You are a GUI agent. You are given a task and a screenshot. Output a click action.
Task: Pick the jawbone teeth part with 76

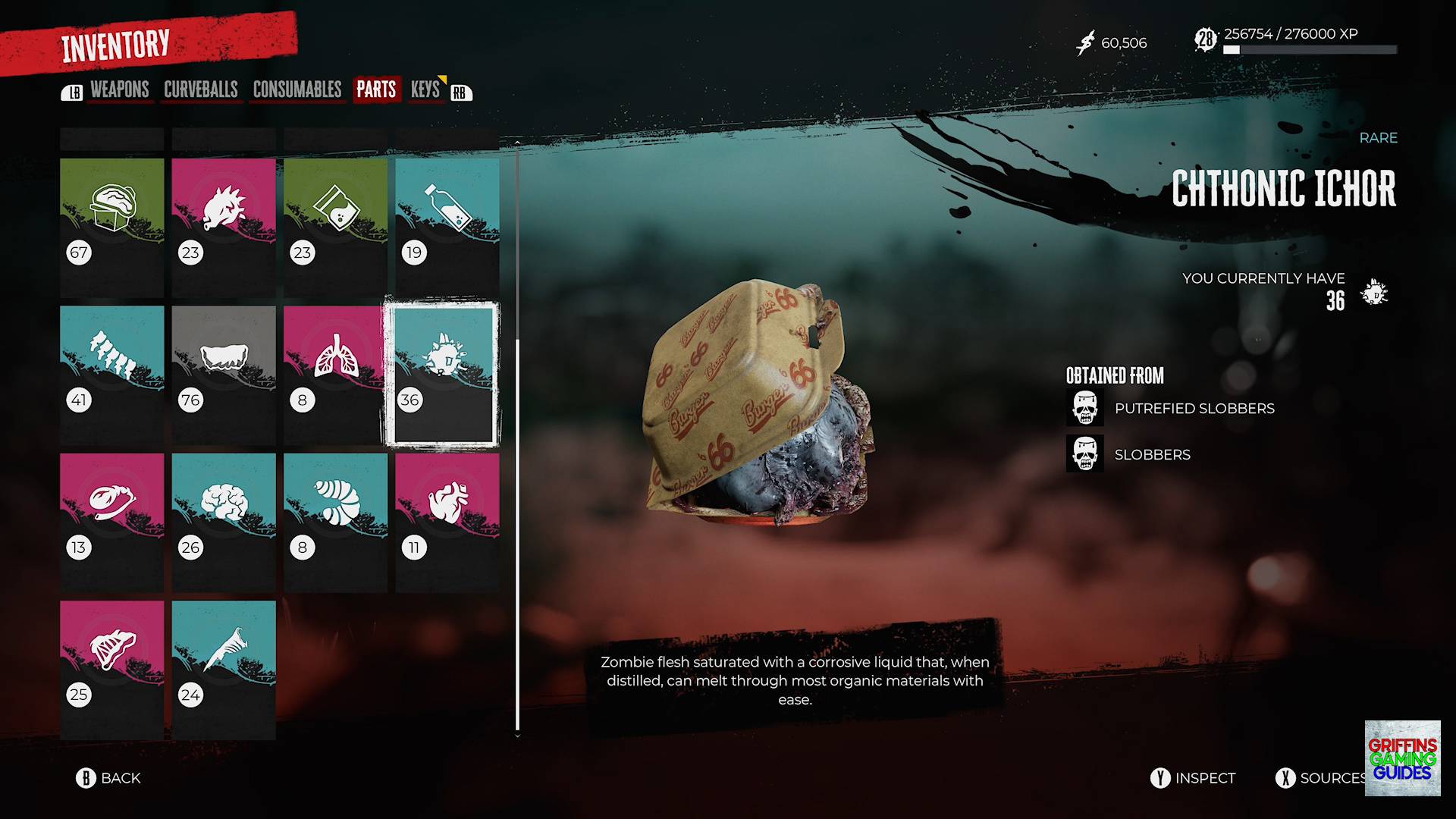224,374
